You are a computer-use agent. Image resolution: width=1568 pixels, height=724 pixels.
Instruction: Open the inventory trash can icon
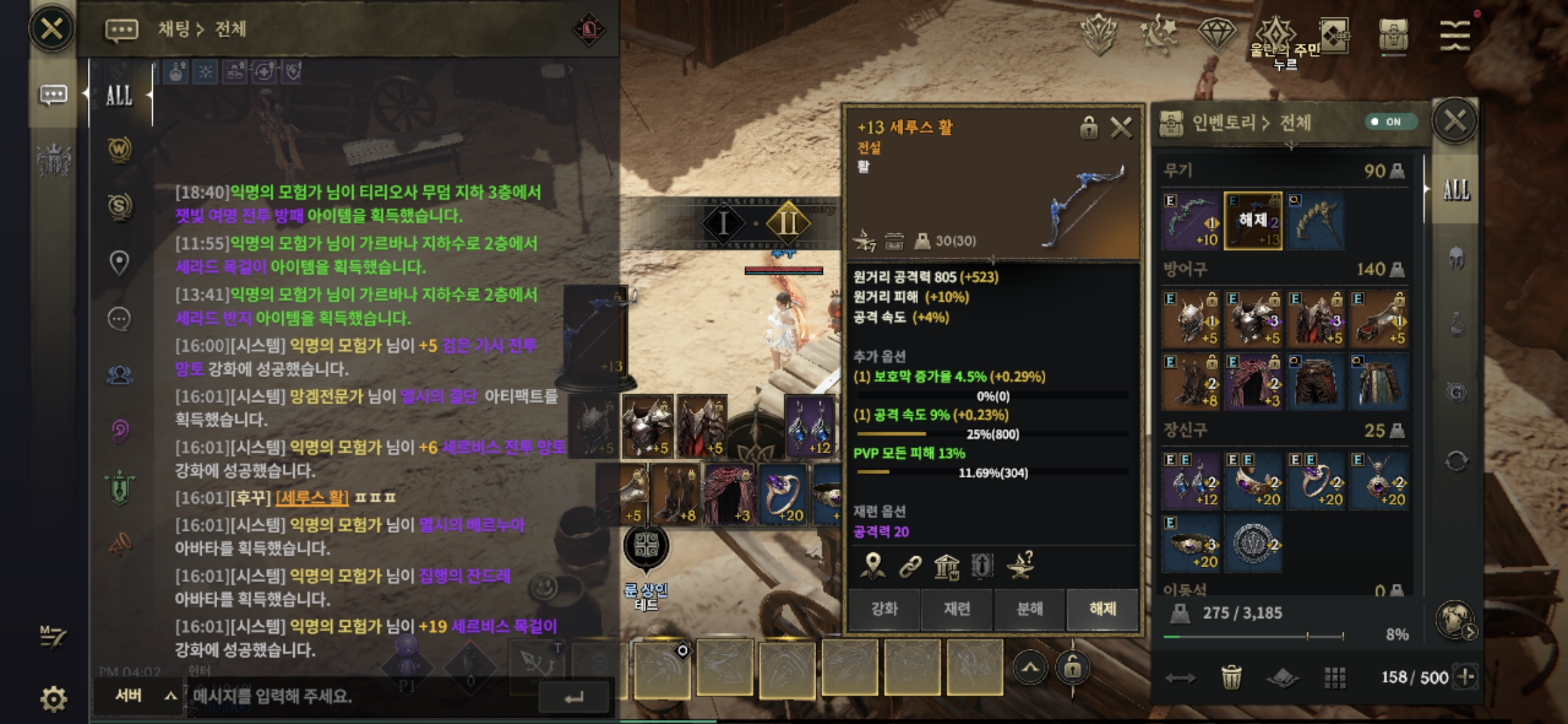point(1231,677)
